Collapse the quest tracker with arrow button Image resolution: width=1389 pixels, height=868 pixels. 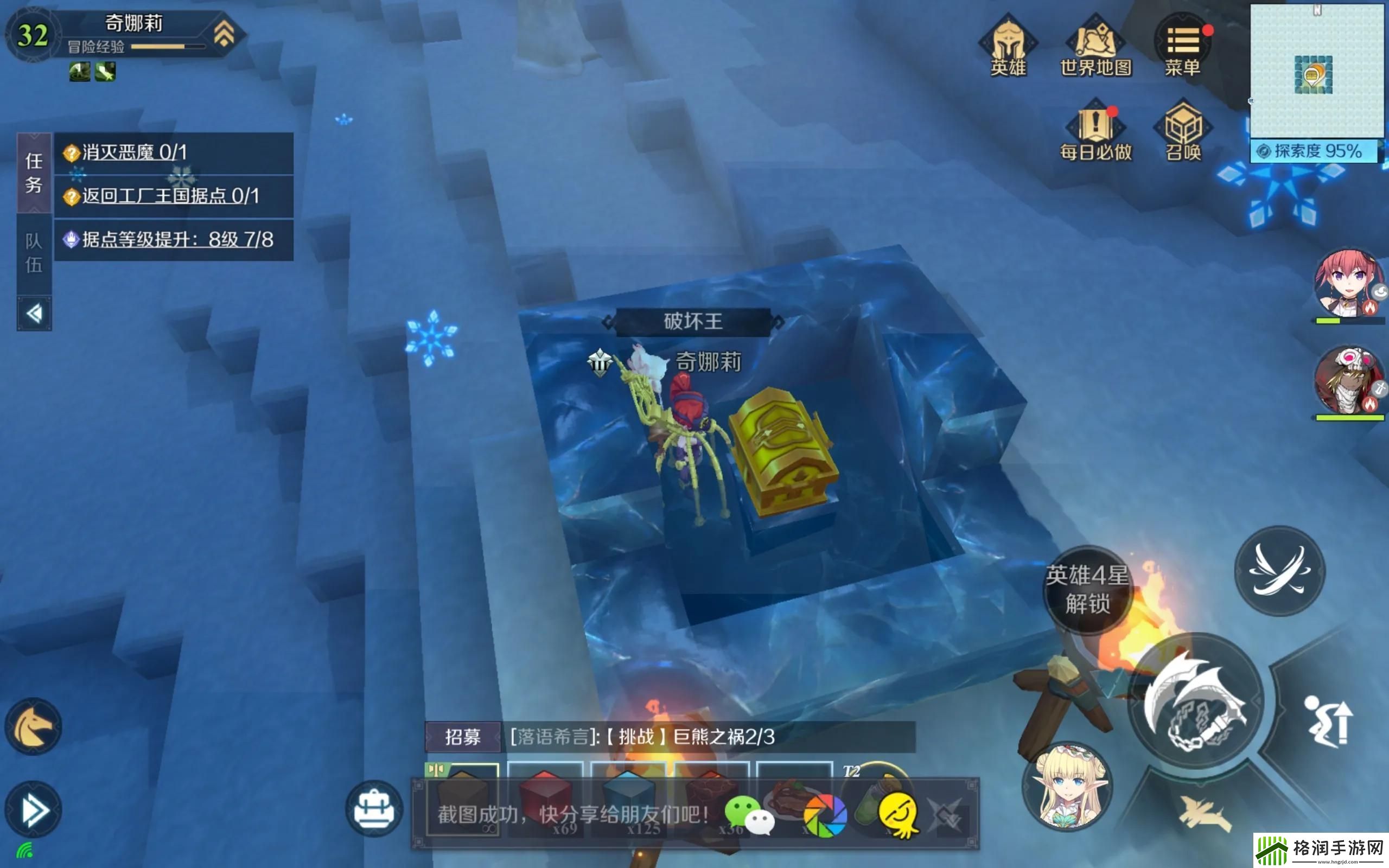point(34,314)
